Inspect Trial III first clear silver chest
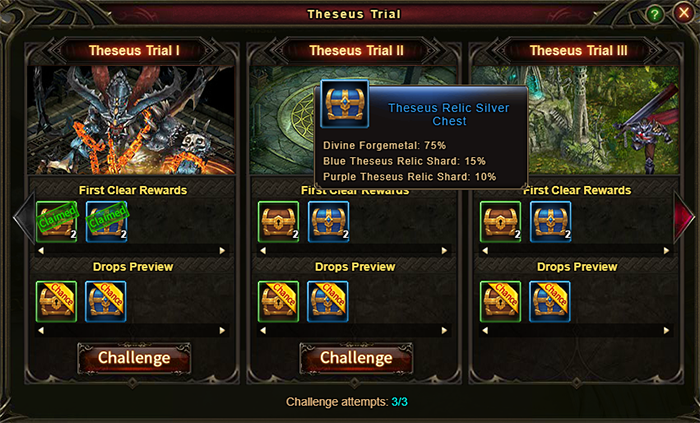Screen dimensions: 700x423 pyautogui.click(x=550, y=222)
